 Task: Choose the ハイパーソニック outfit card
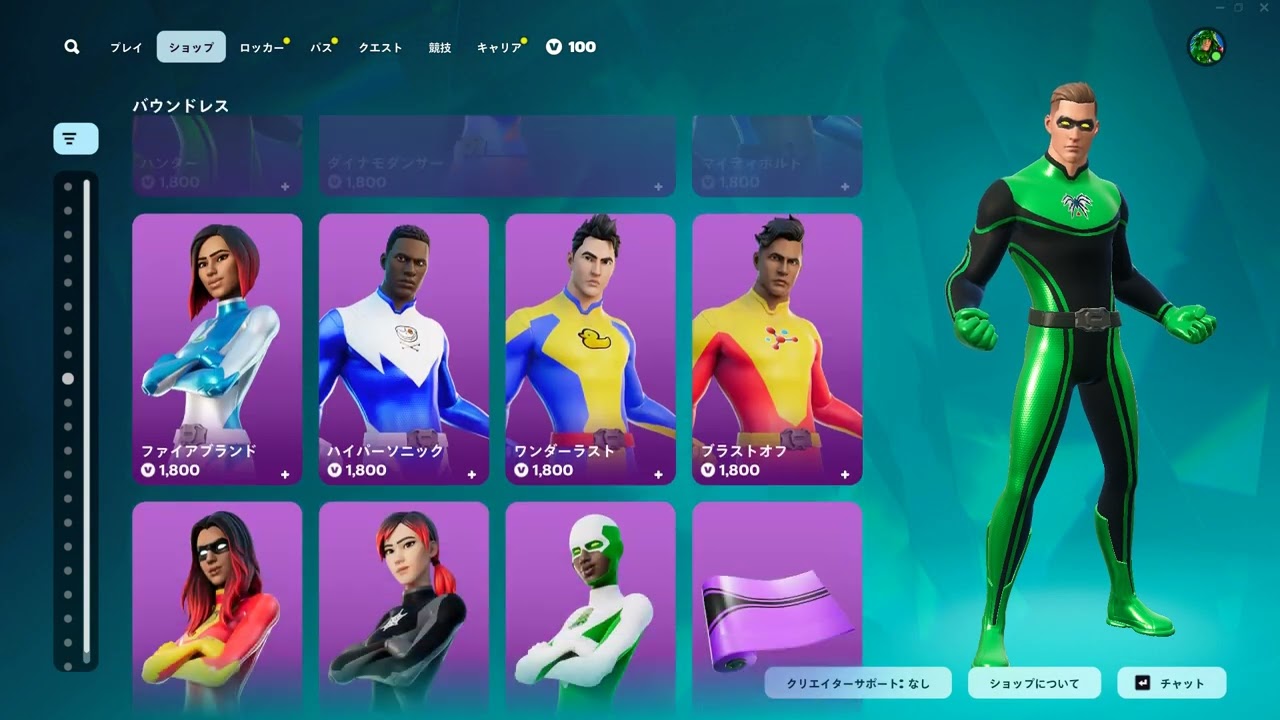pyautogui.click(x=404, y=349)
